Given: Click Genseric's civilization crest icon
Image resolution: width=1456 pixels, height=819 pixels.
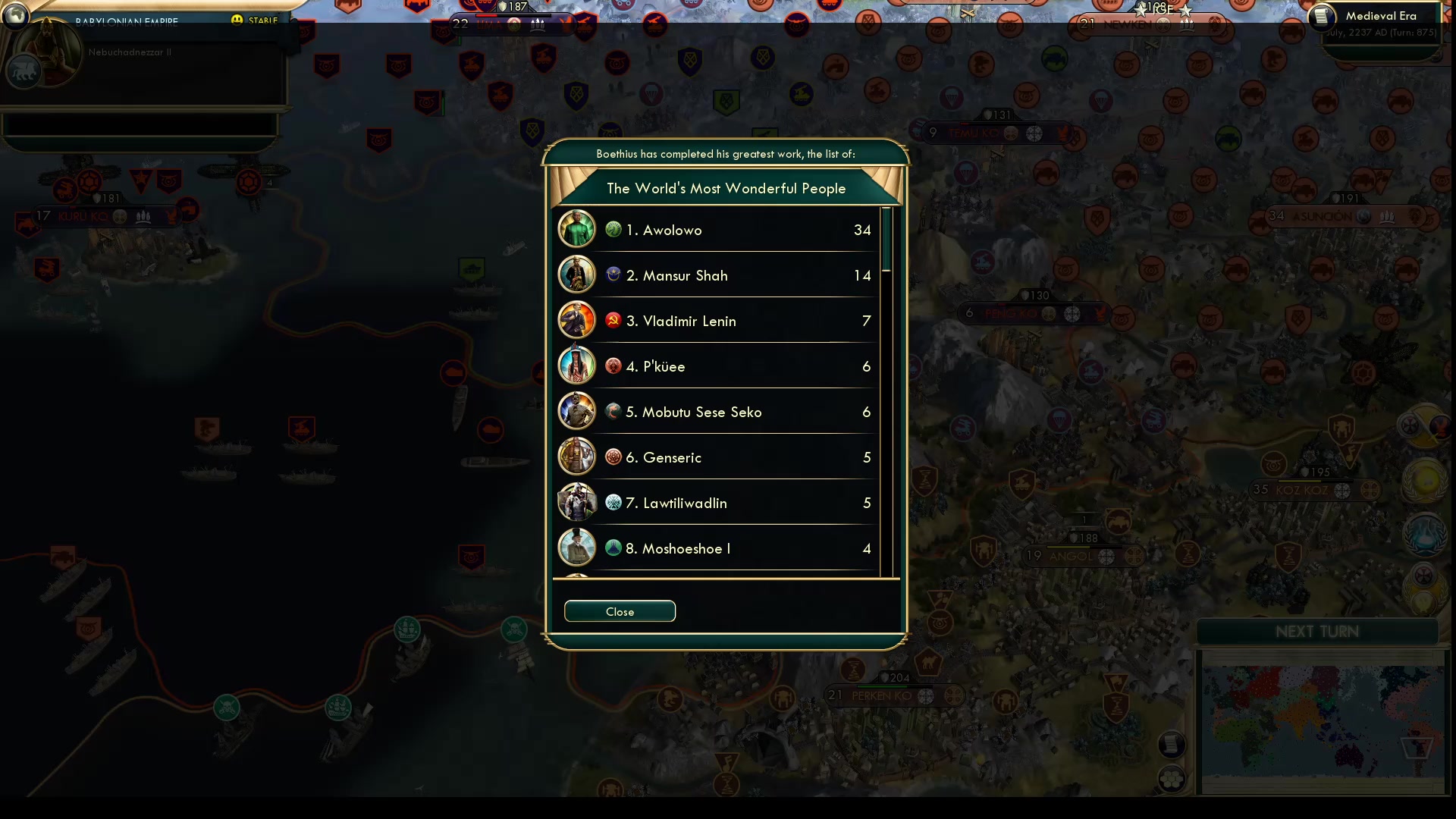Looking at the screenshot, I should click(613, 457).
